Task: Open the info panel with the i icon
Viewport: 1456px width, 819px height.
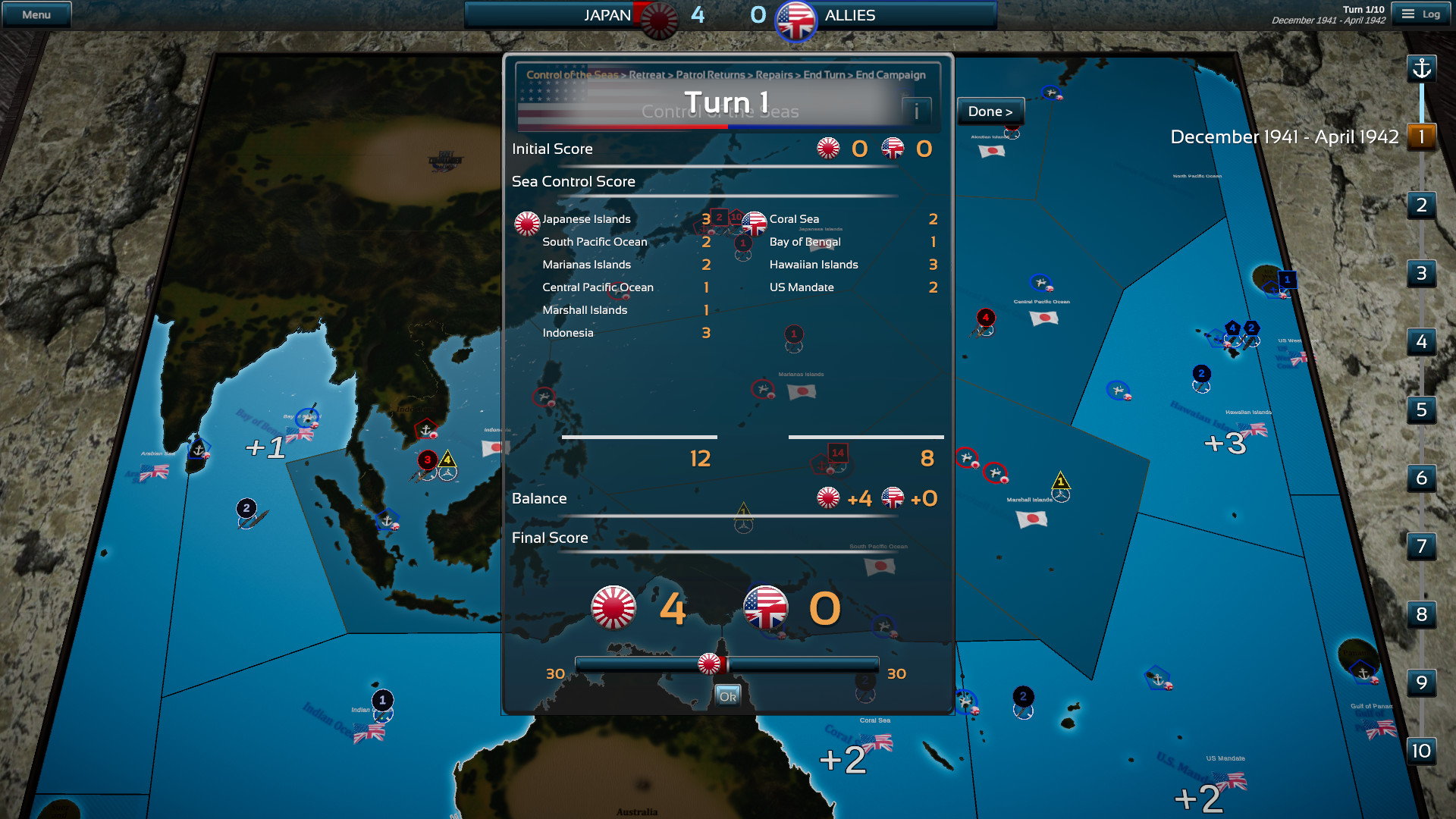Action: pos(918,111)
